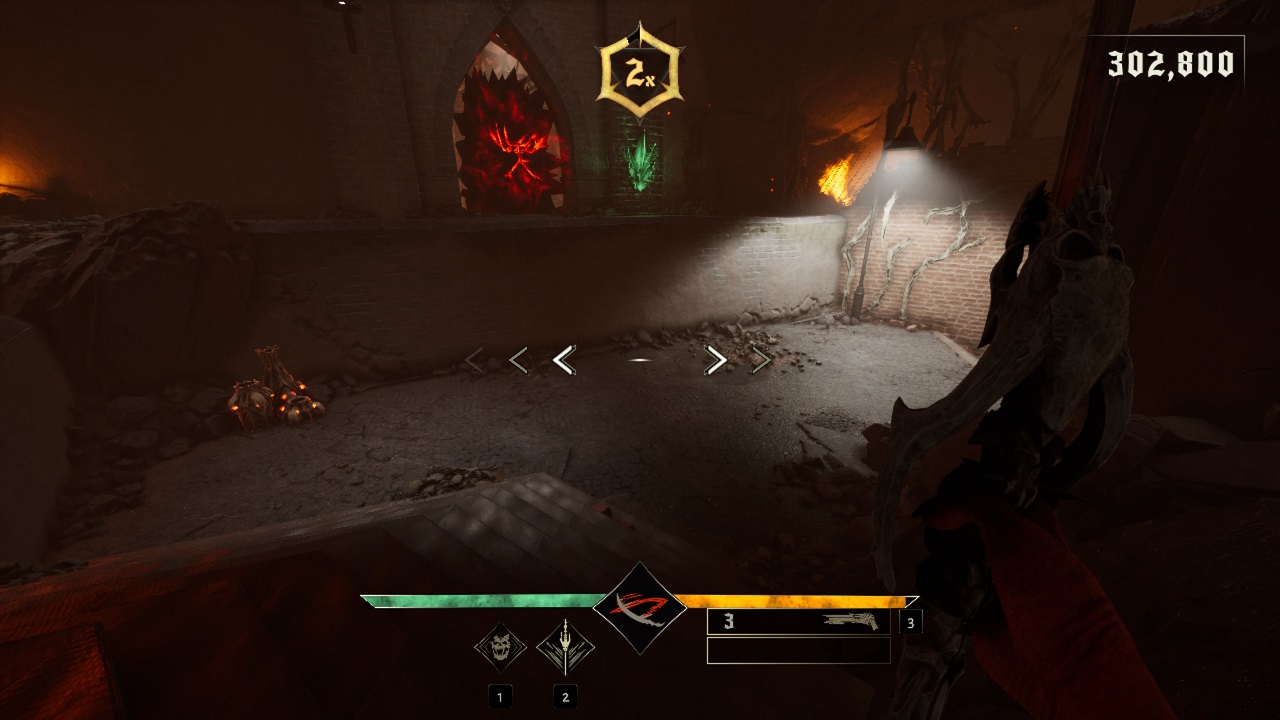Select the skull weapon icon
This screenshot has width=1280, height=720.
click(x=499, y=648)
